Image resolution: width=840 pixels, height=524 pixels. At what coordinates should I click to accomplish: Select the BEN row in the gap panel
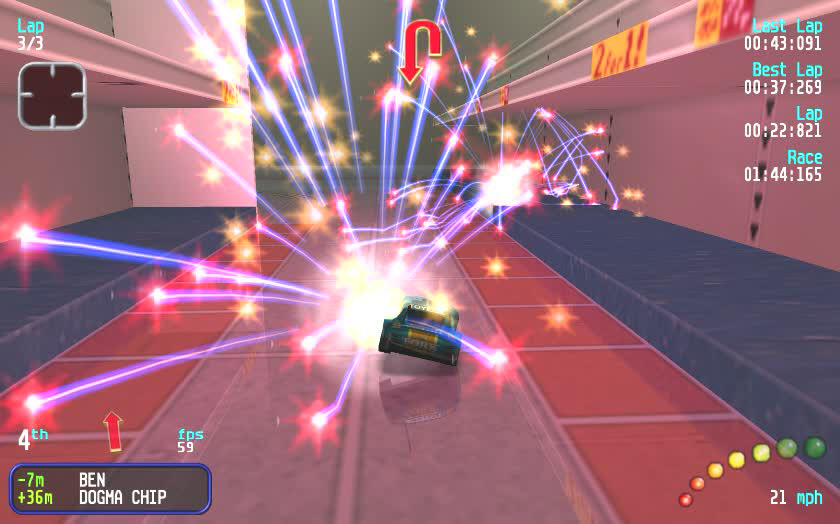110,479
